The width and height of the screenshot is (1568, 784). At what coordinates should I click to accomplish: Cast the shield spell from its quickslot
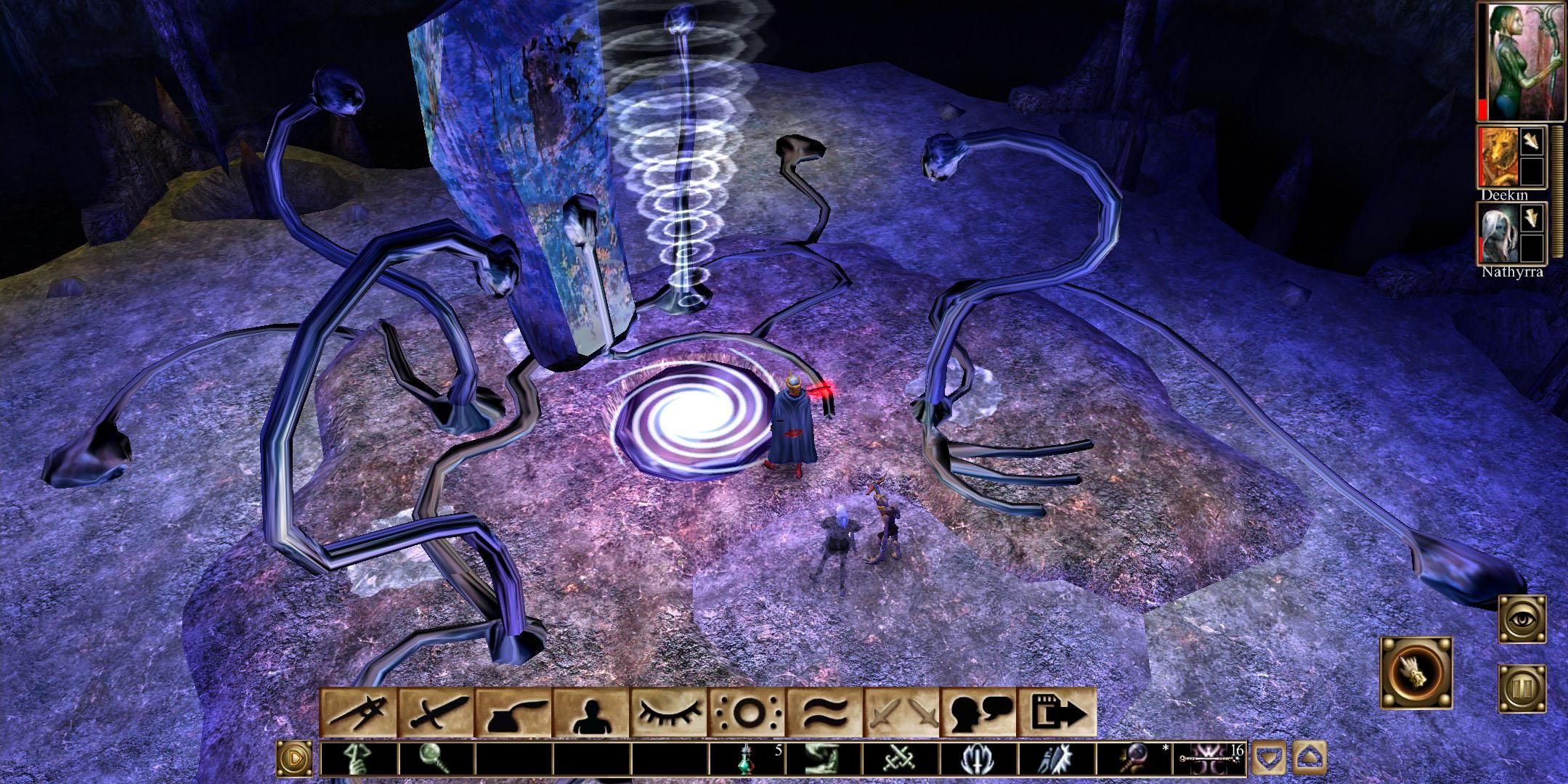[x=979, y=757]
